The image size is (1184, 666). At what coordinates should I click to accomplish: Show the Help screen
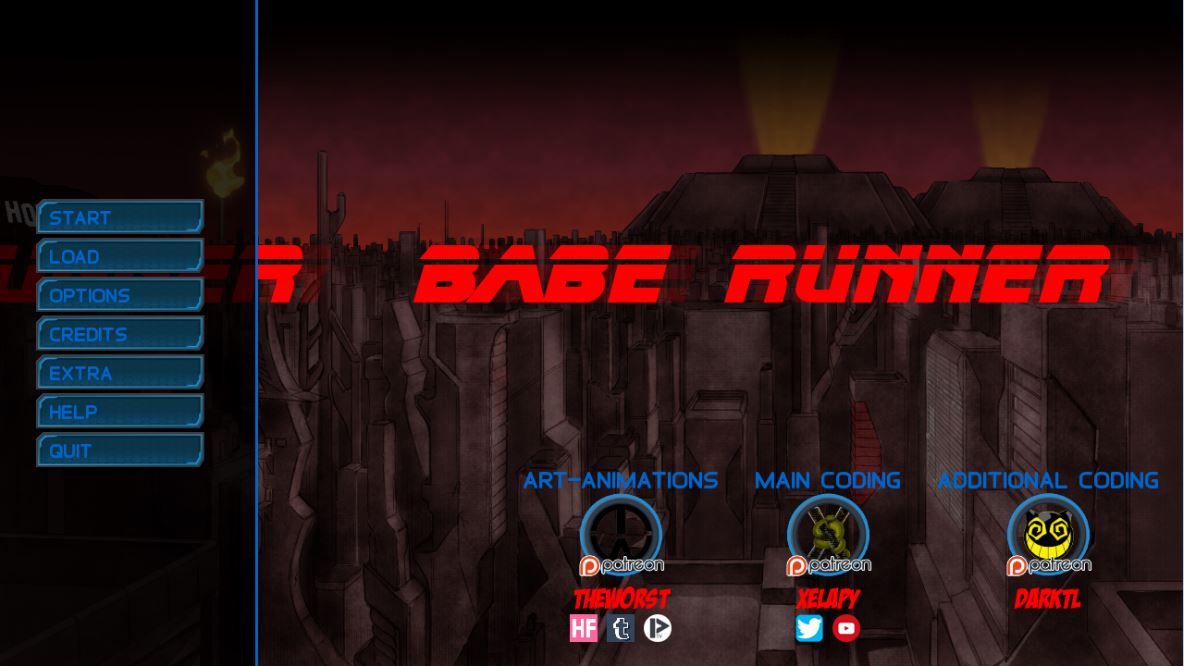(x=120, y=411)
